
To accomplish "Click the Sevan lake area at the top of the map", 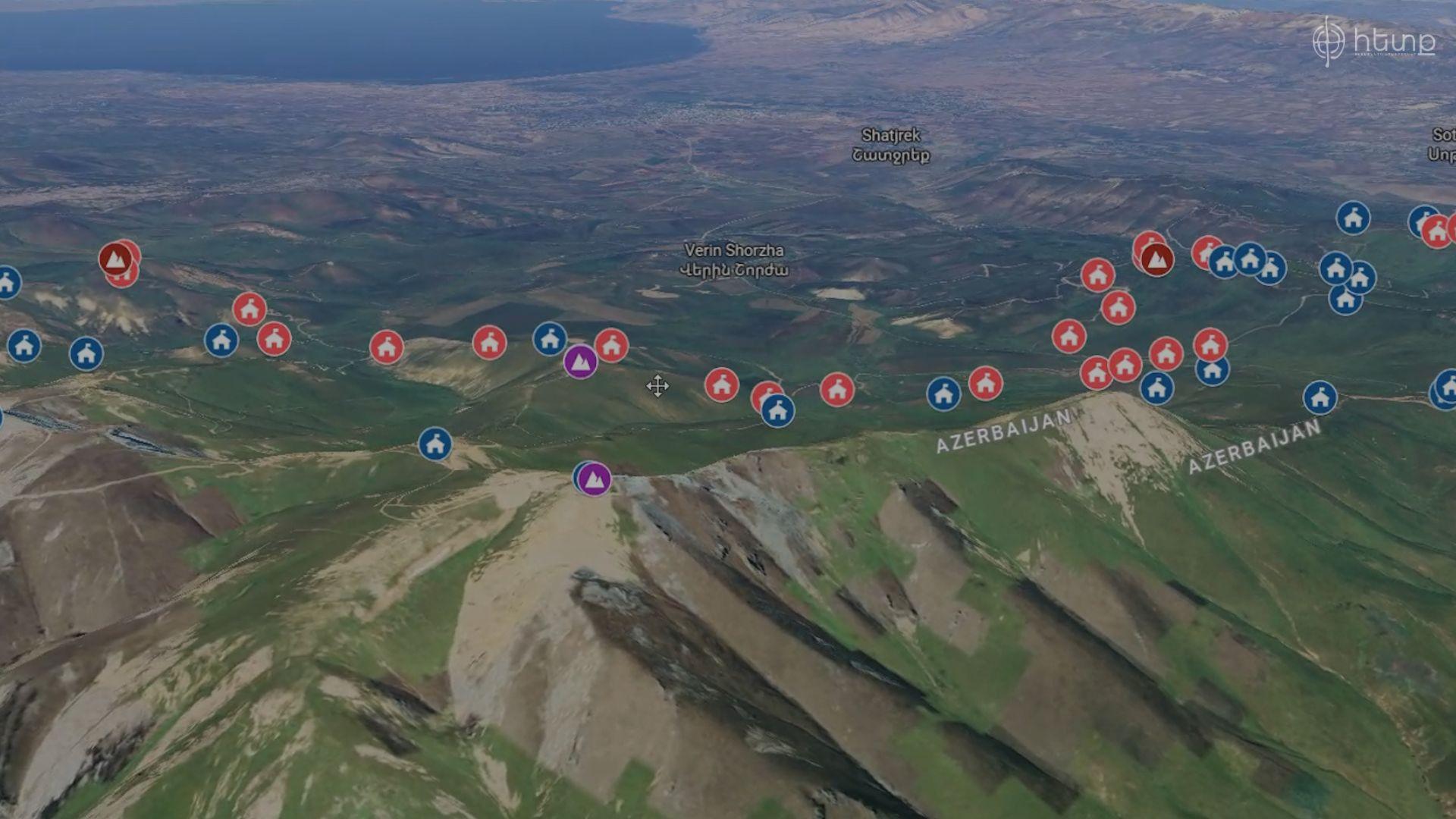I will pos(379,38).
